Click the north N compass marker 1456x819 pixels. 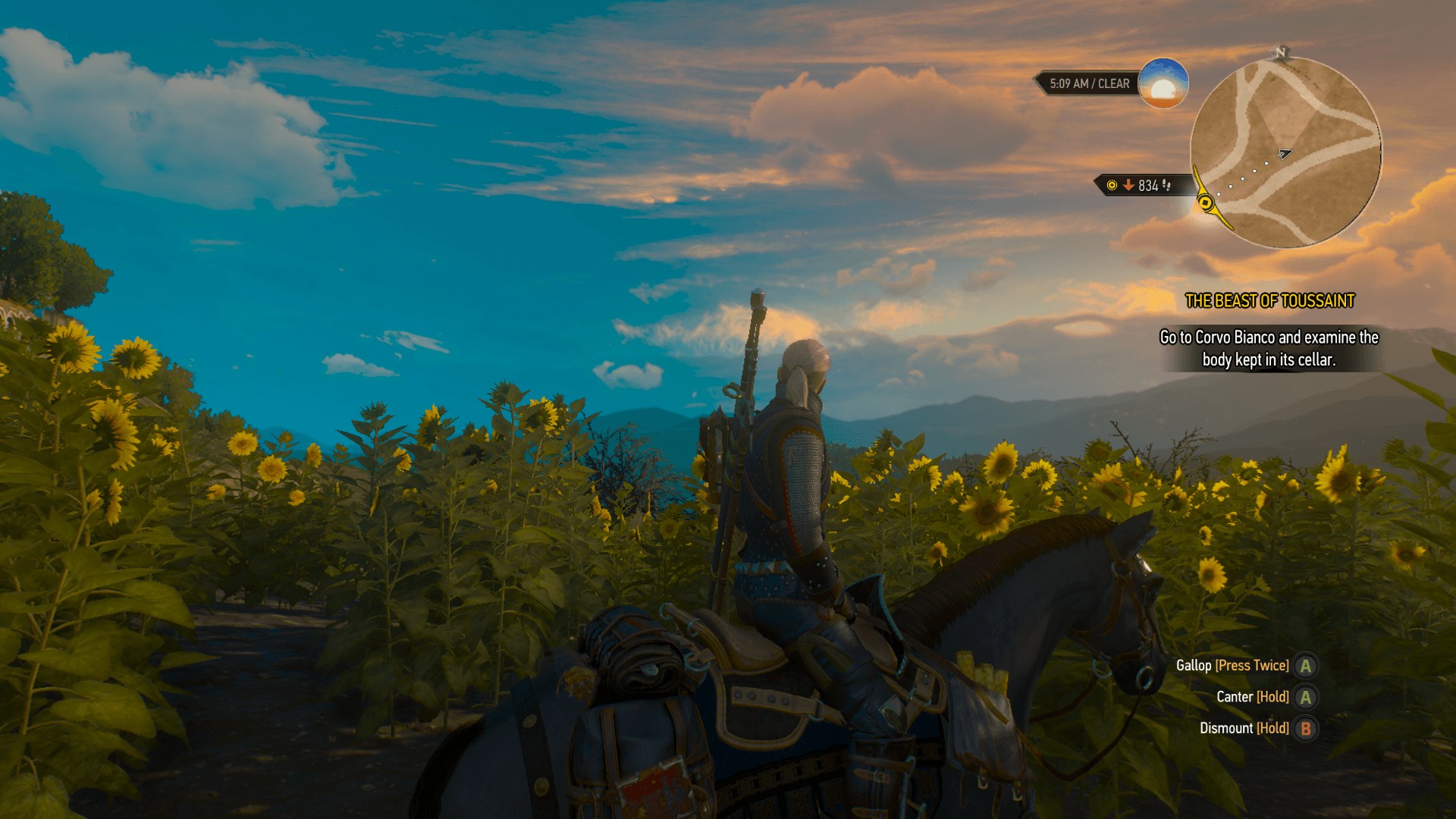(1281, 52)
